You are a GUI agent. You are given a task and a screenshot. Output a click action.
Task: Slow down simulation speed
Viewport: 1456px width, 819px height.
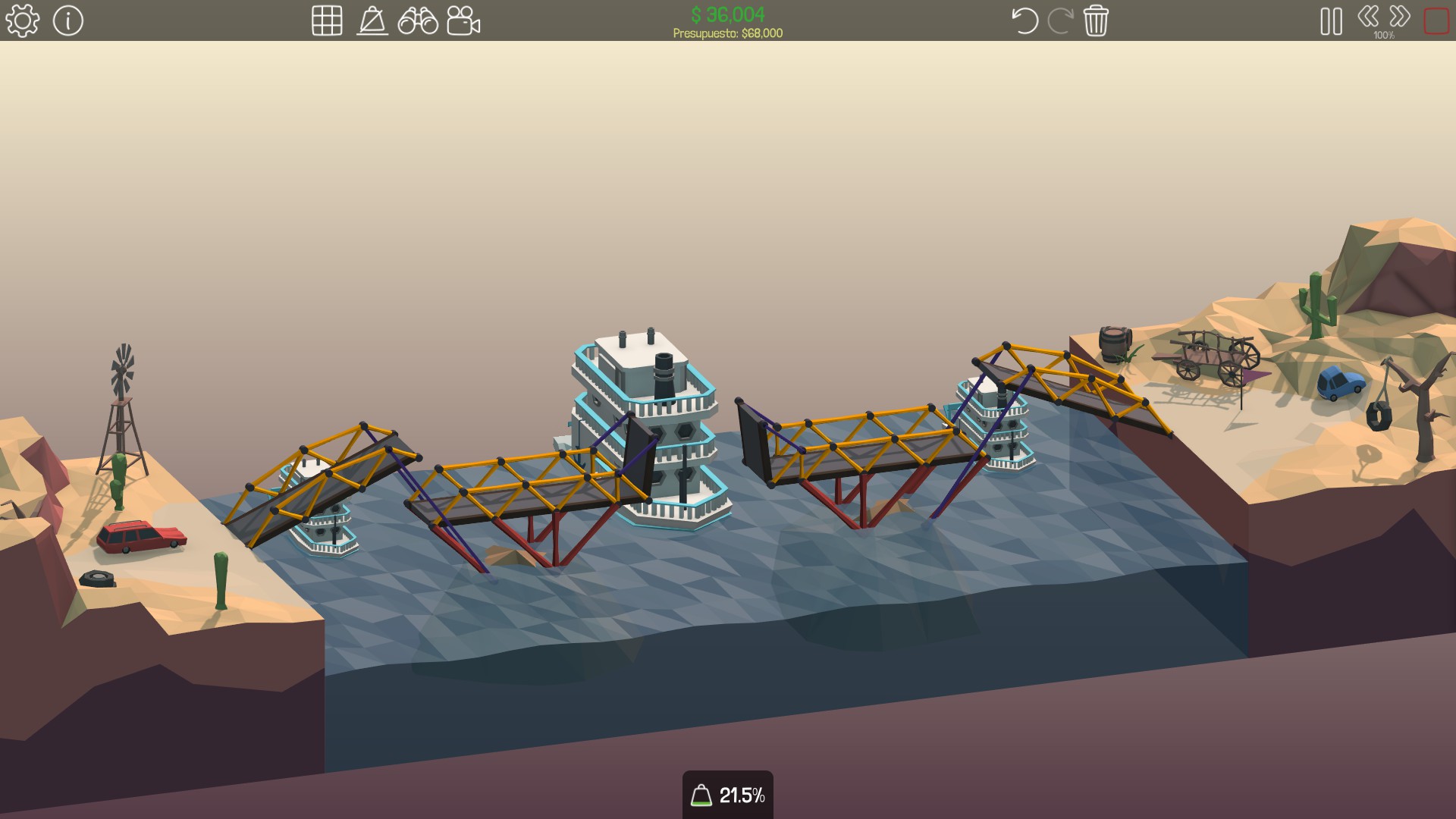(x=1368, y=16)
